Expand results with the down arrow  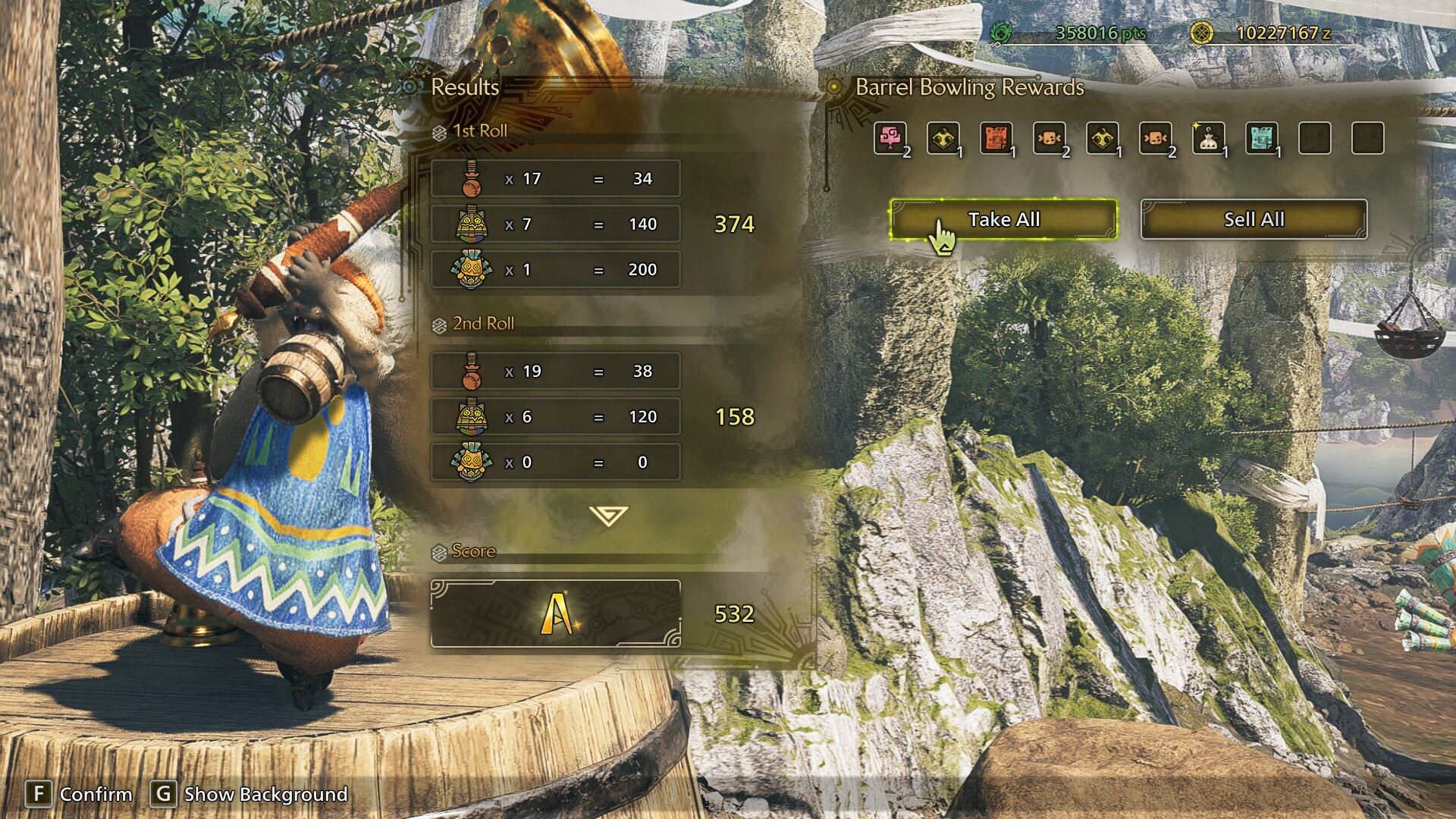click(607, 516)
